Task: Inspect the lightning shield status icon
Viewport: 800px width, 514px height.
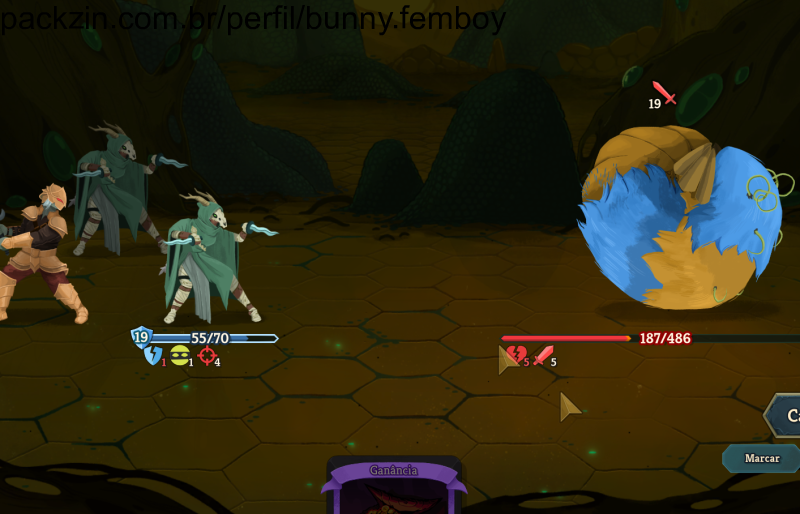Action: point(153,356)
